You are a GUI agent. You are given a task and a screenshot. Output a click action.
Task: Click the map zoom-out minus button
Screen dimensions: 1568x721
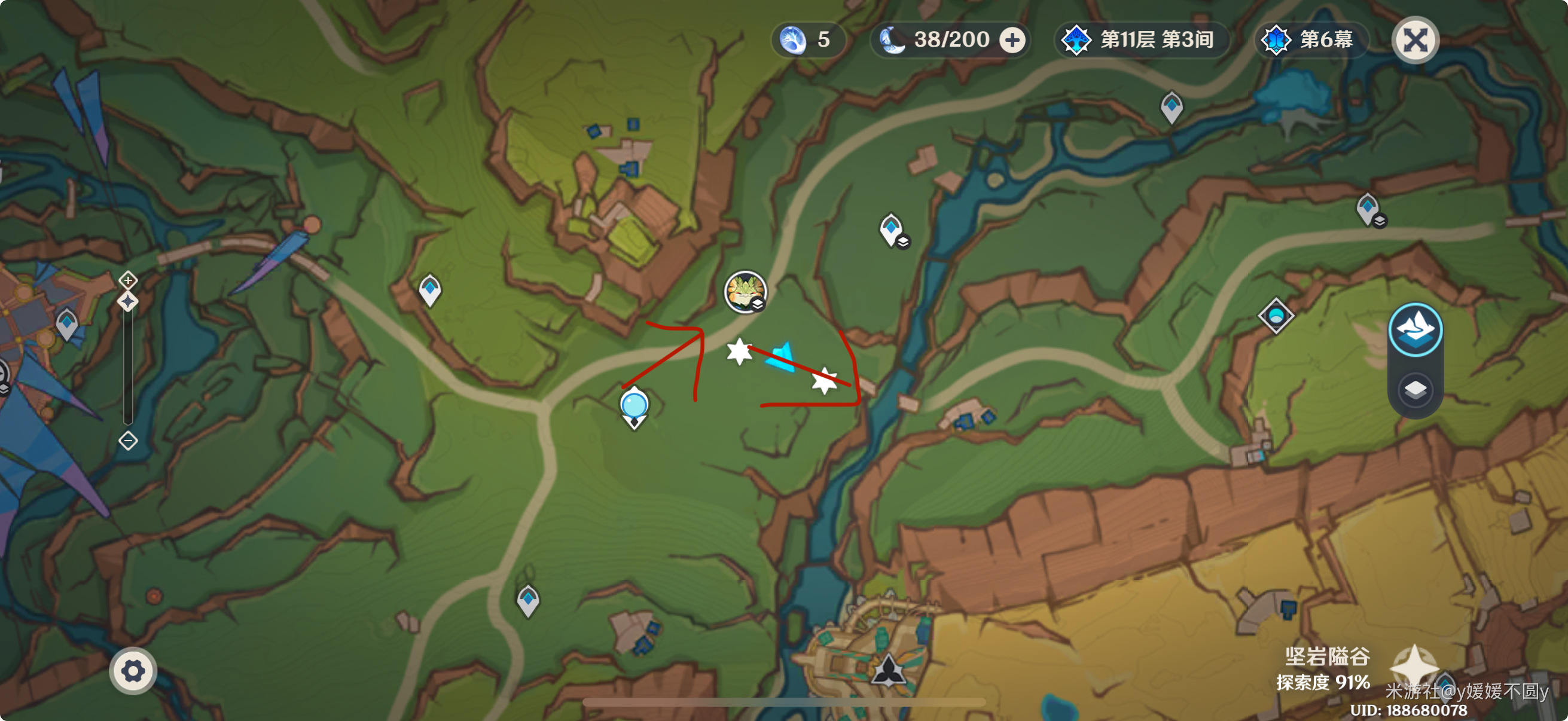[x=128, y=441]
